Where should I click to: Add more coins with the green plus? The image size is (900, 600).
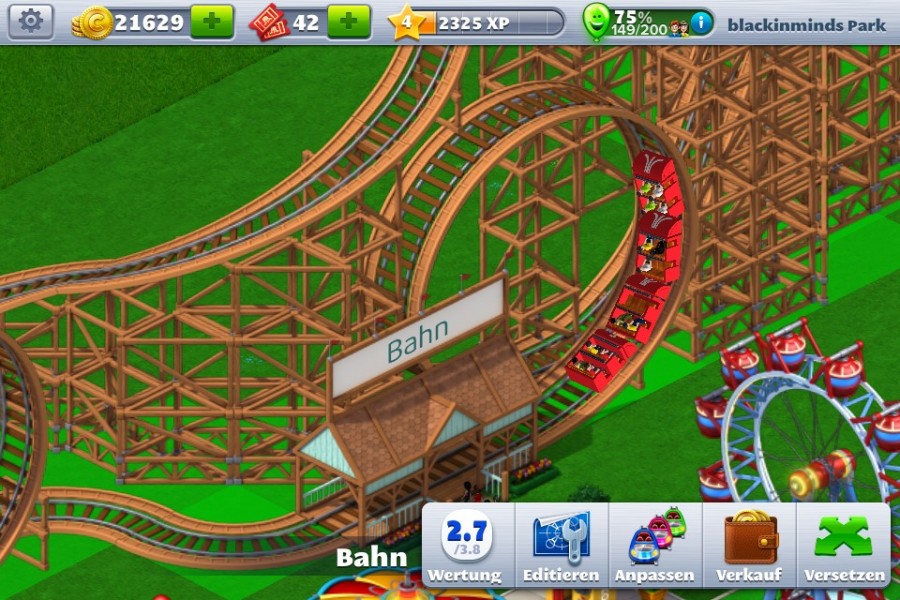pyautogui.click(x=212, y=21)
